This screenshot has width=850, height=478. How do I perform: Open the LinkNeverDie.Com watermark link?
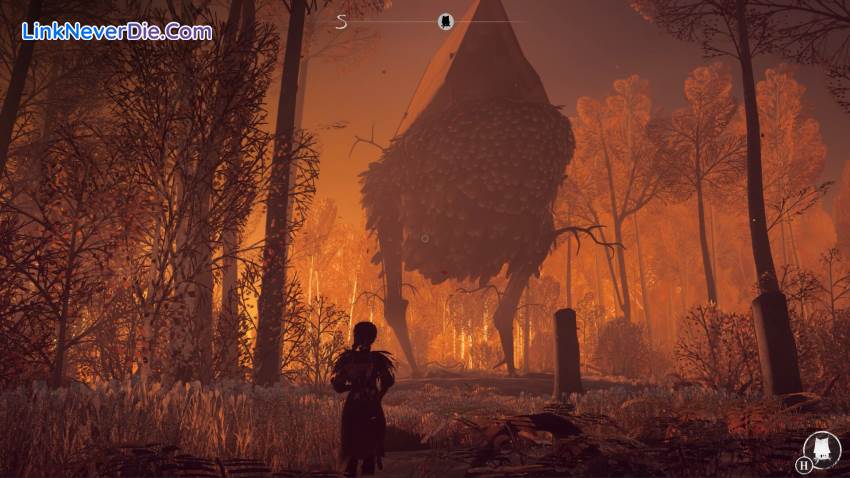[x=117, y=31]
